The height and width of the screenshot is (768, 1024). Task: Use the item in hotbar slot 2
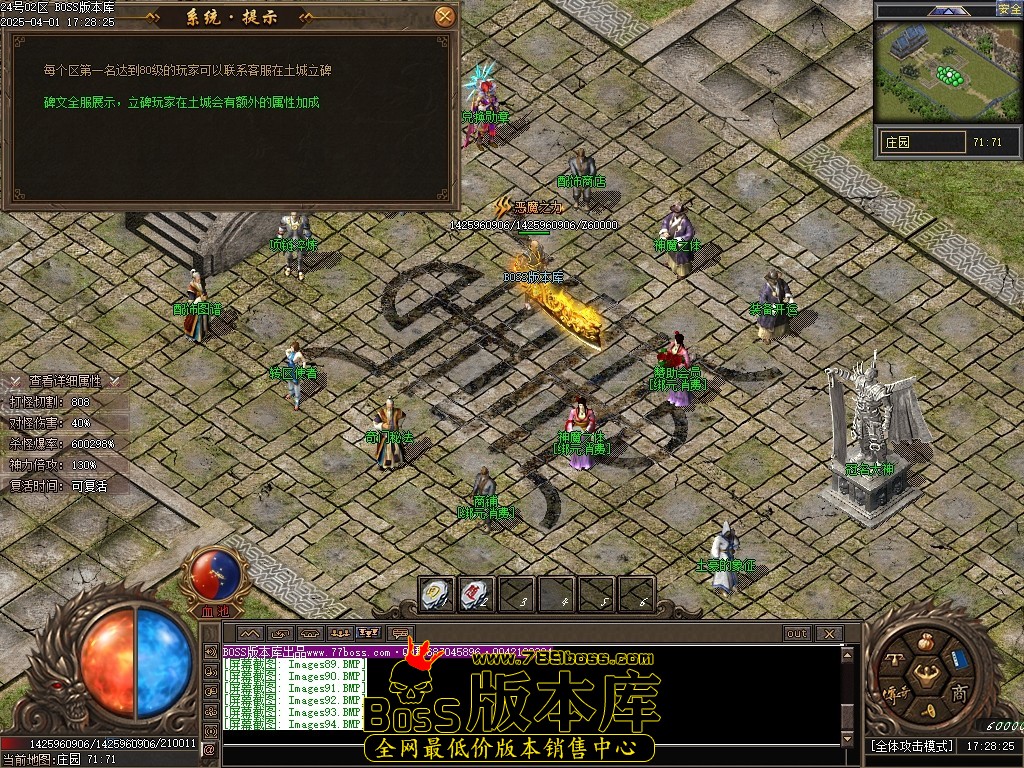coord(477,595)
